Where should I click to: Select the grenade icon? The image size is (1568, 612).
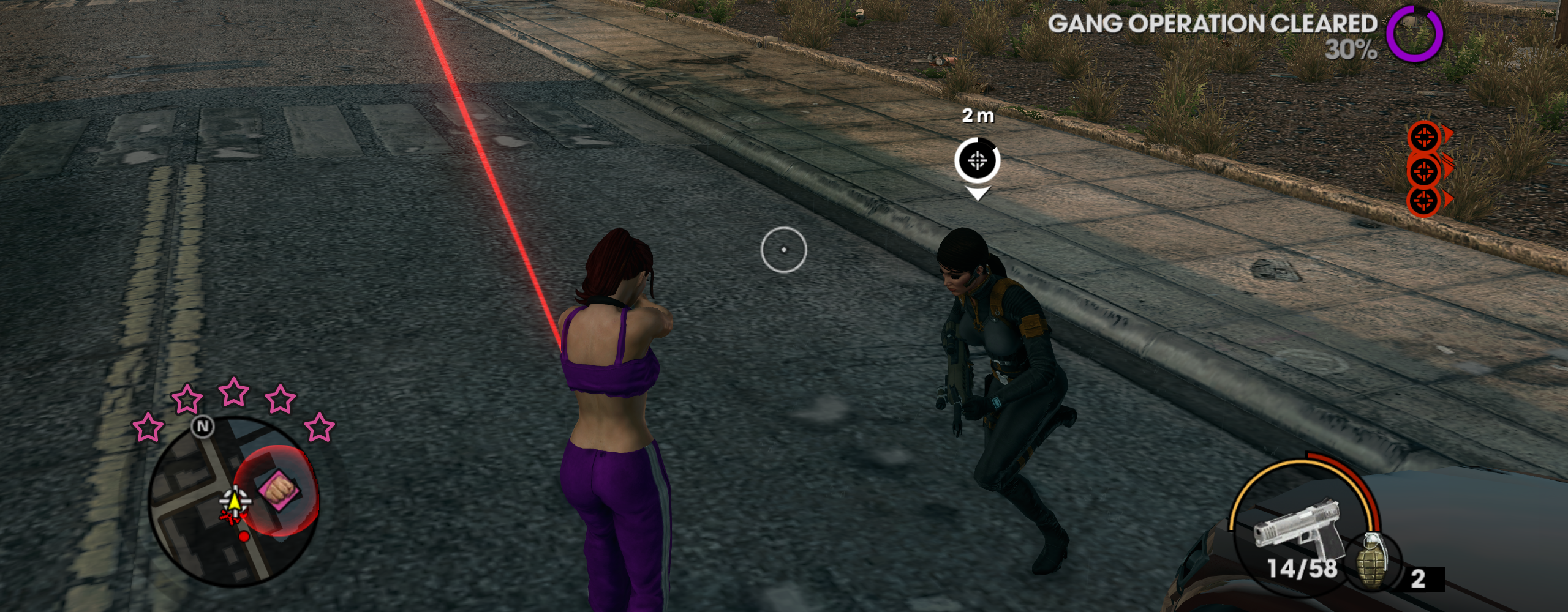[1373, 562]
